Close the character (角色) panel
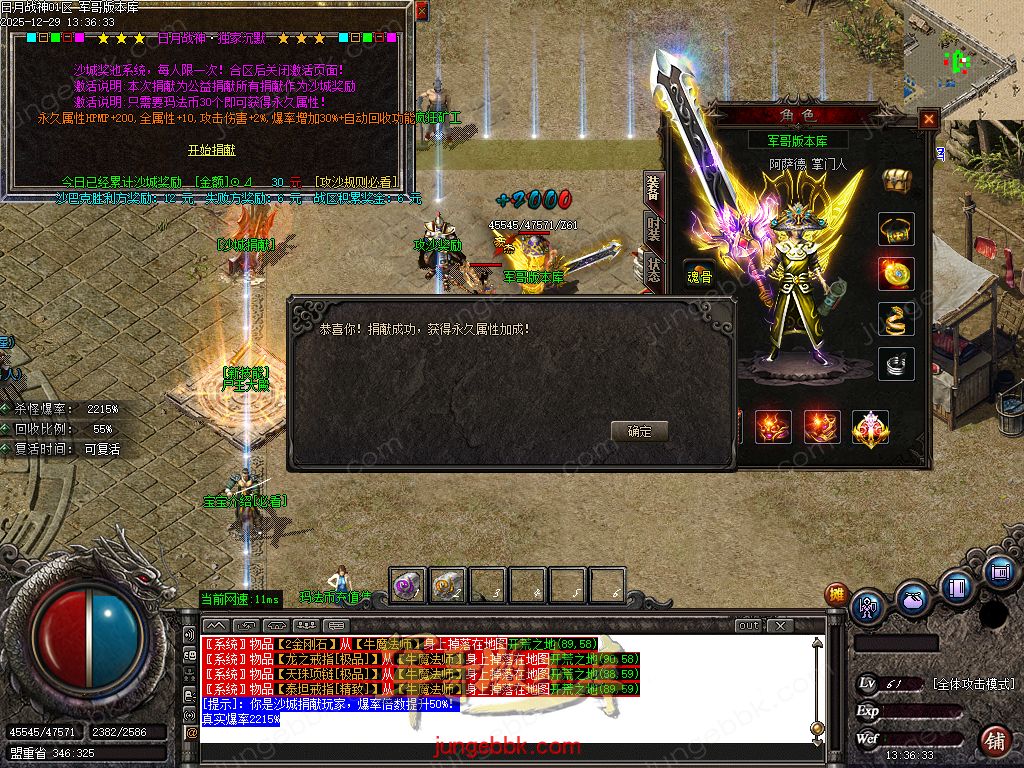Image resolution: width=1024 pixels, height=768 pixels. point(929,119)
